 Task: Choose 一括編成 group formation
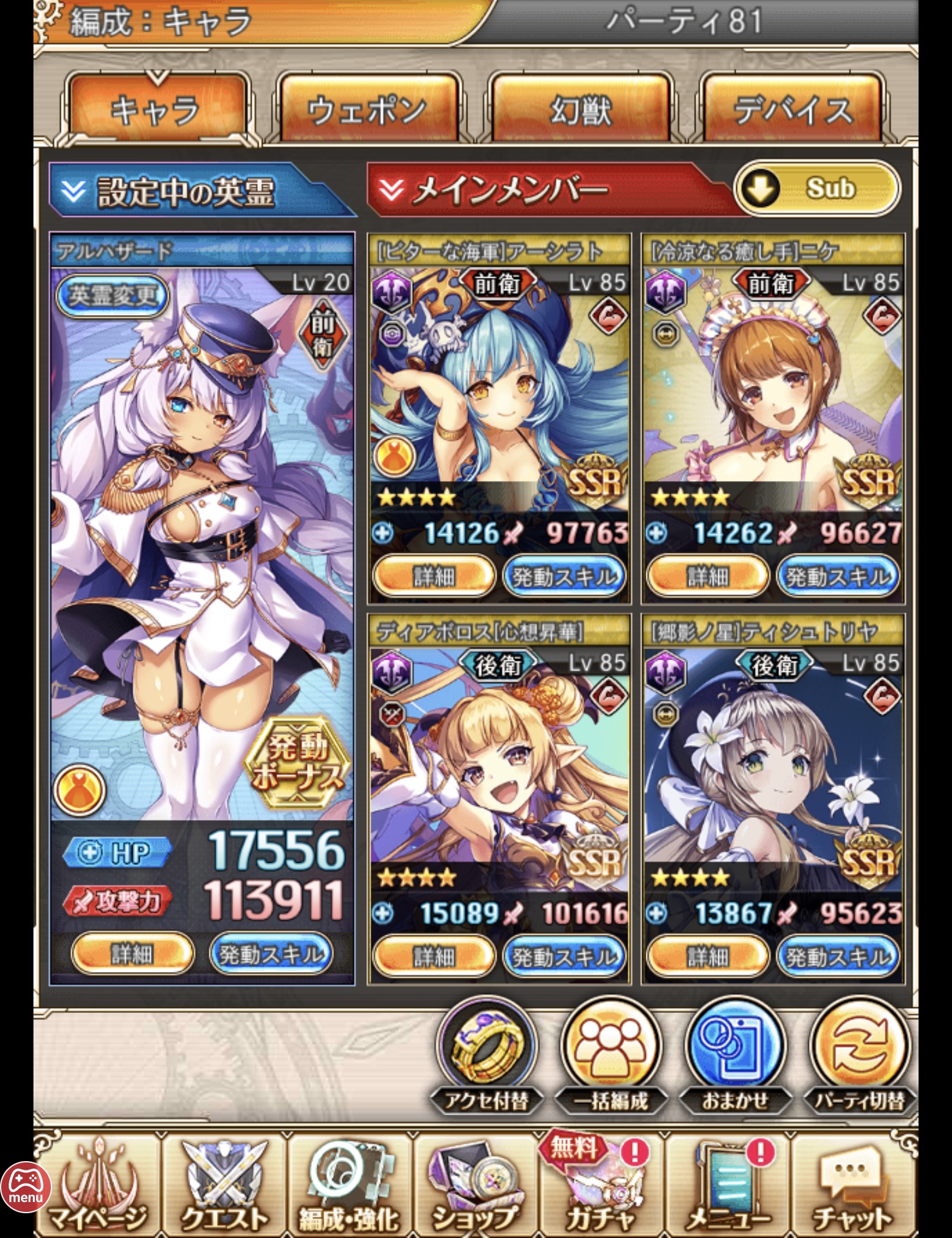(611, 1046)
